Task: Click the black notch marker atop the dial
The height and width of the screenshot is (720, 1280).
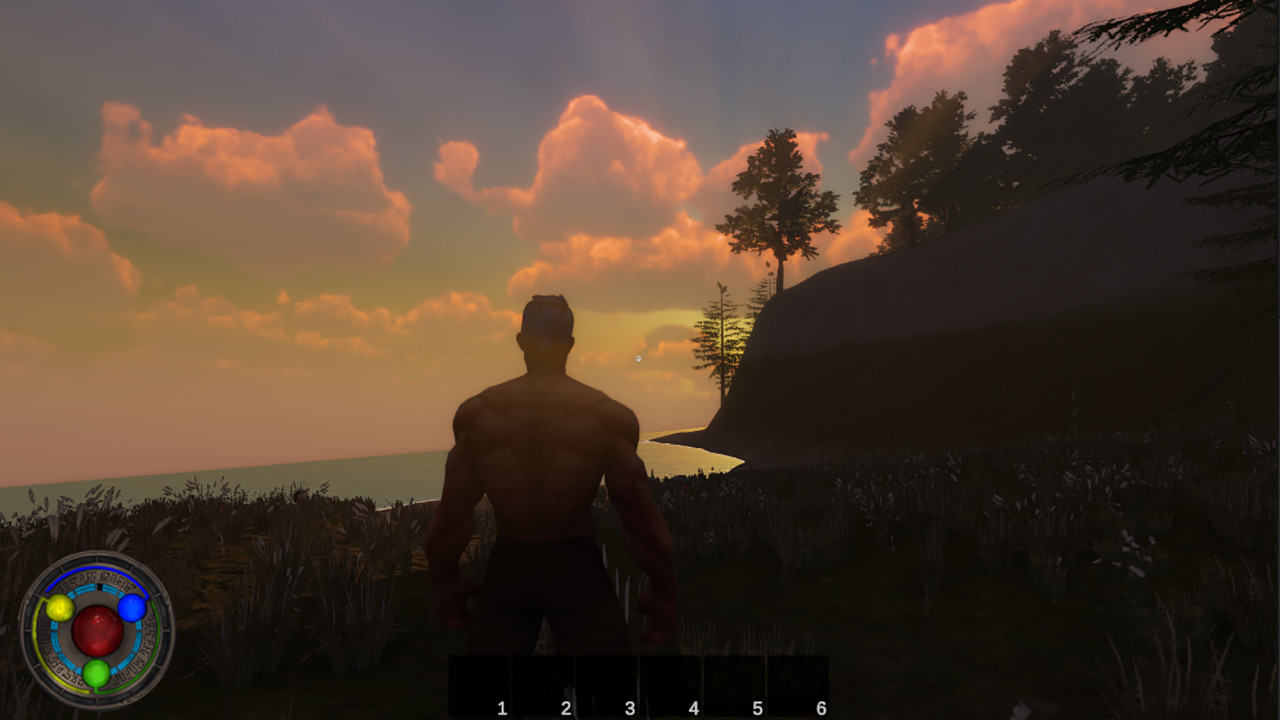Action: click(99, 586)
